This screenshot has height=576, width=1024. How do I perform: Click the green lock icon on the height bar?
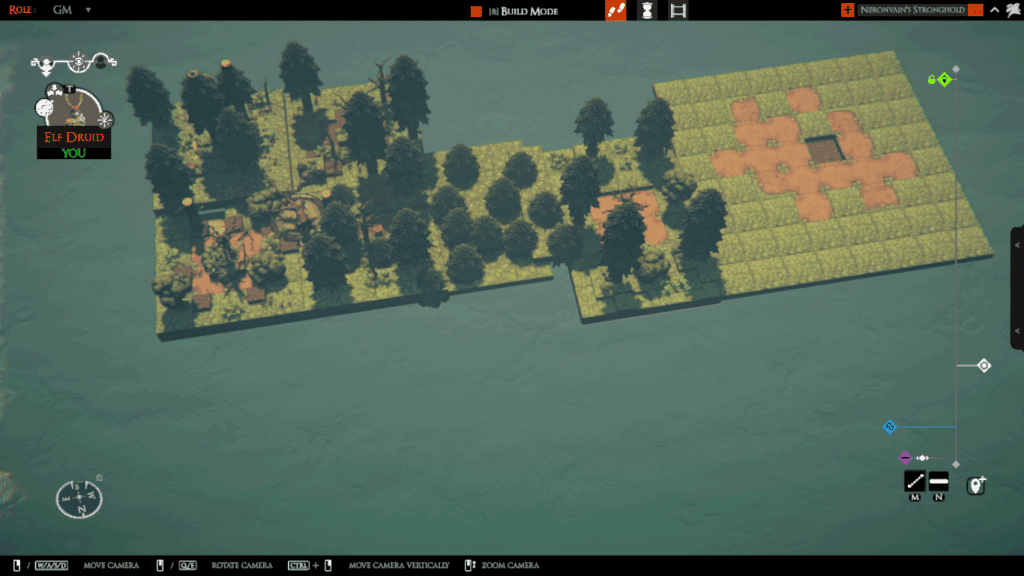tap(931, 79)
